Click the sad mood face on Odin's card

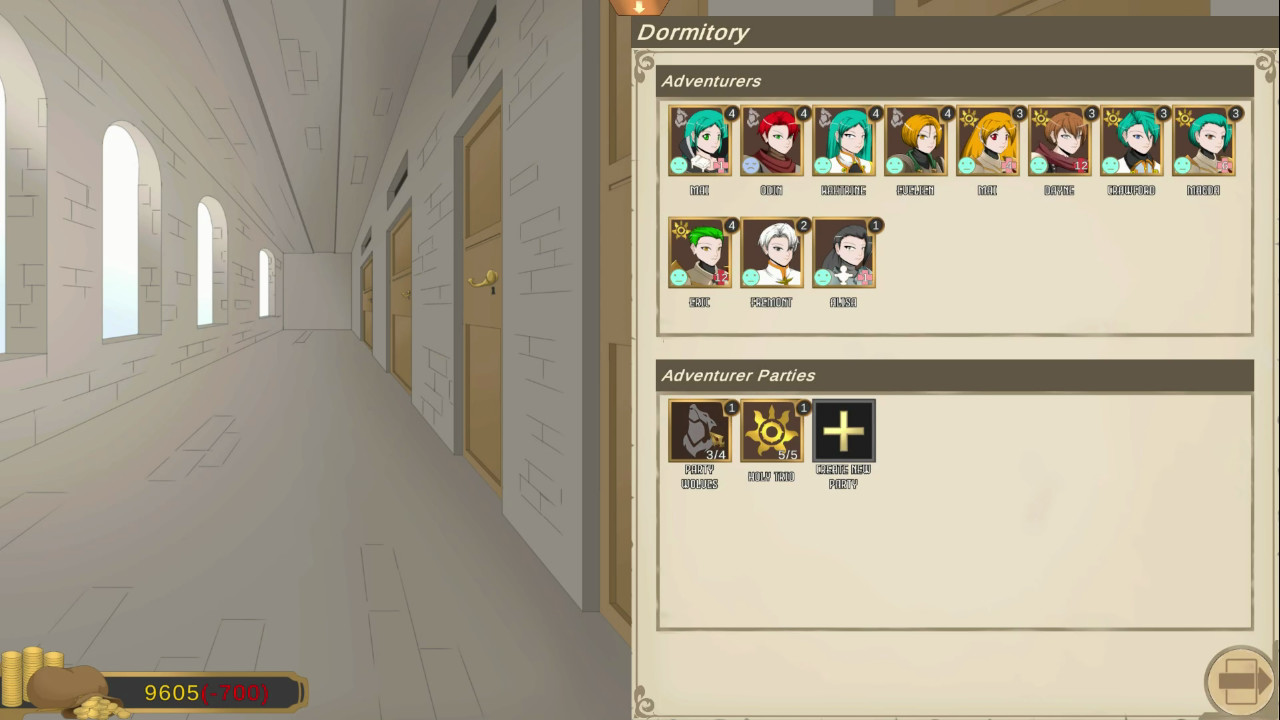pyautogui.click(x=753, y=164)
